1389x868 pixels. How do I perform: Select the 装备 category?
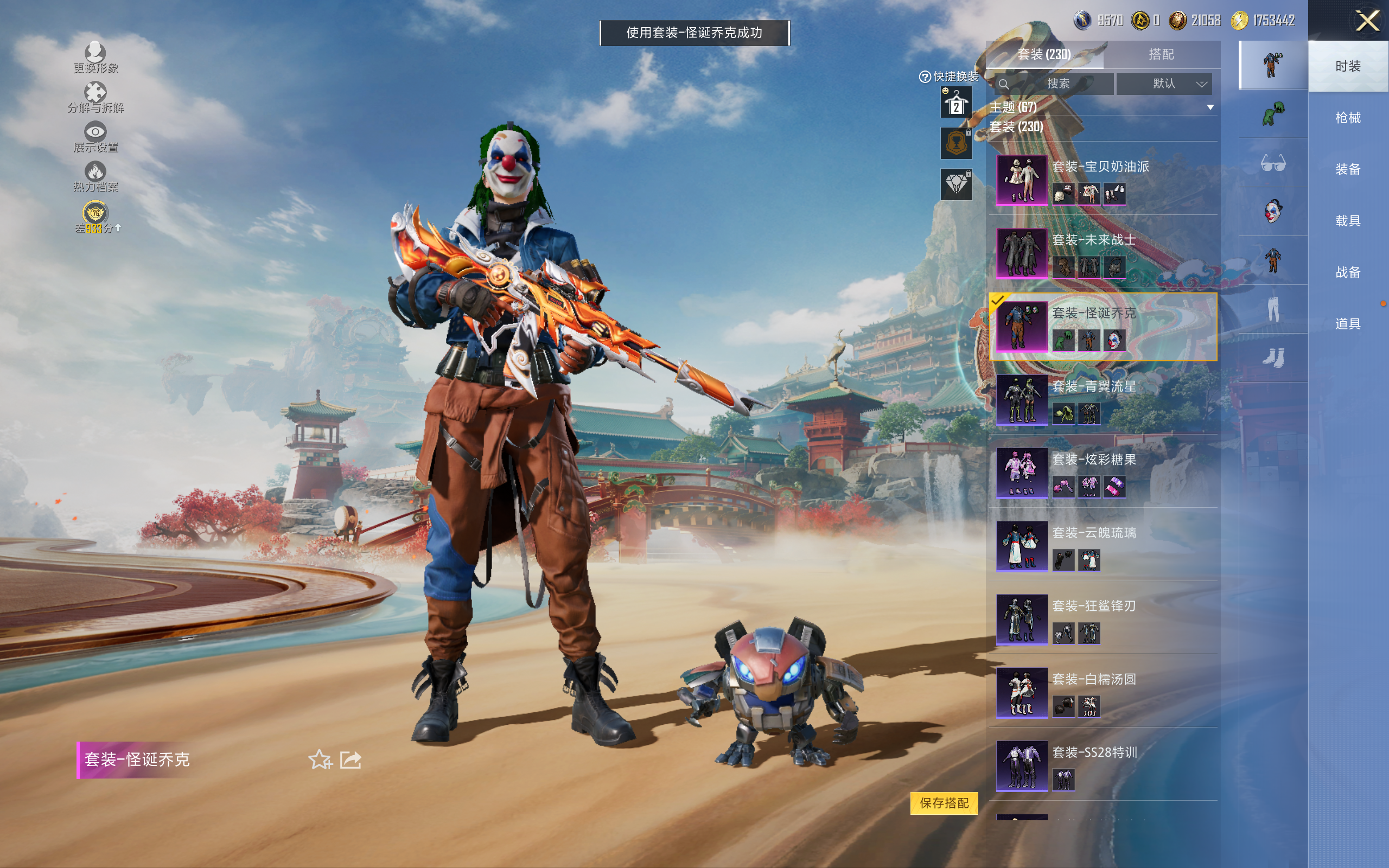pyautogui.click(x=1347, y=169)
